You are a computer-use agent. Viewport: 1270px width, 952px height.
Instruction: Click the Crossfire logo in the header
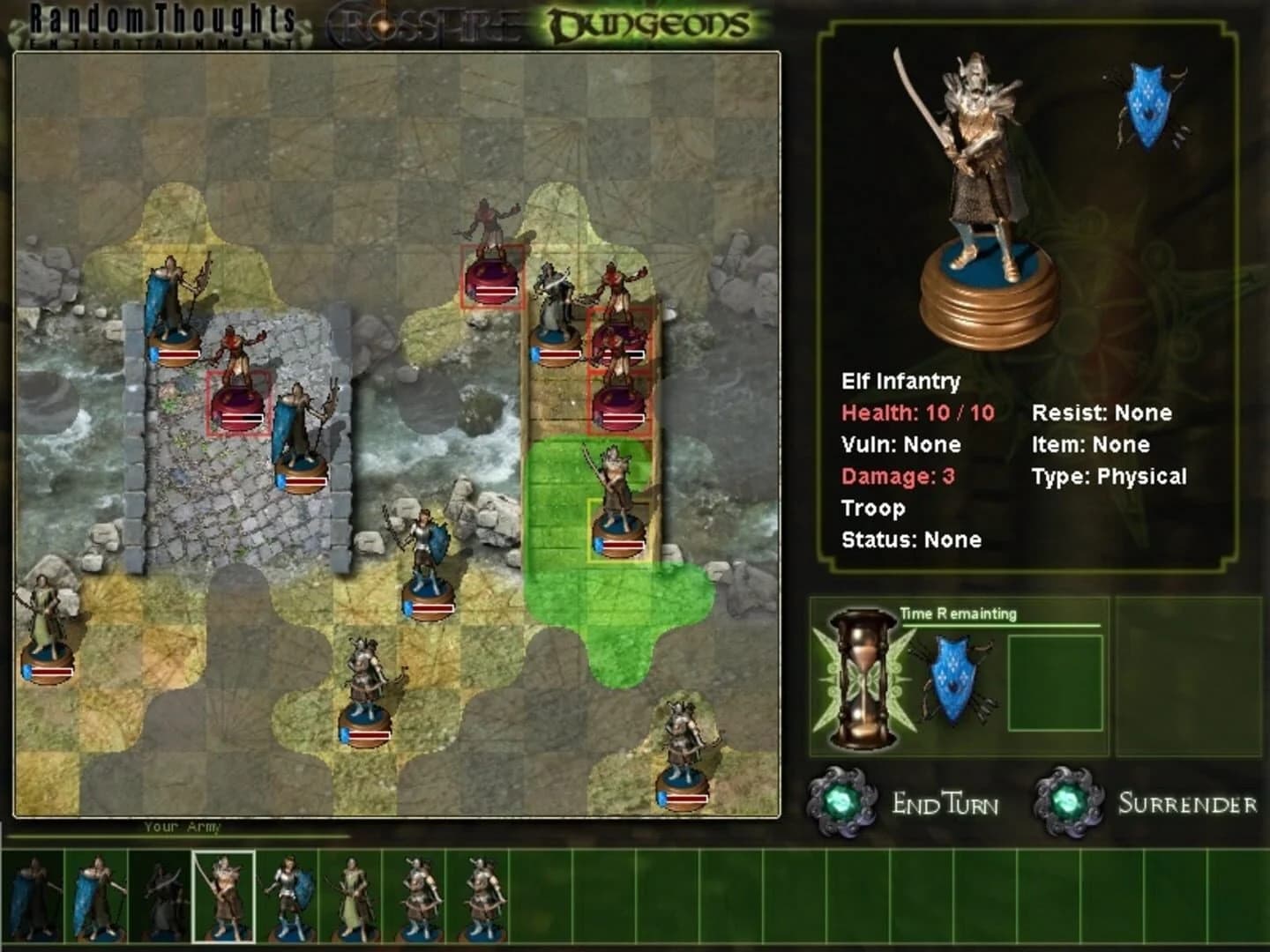pos(423,22)
